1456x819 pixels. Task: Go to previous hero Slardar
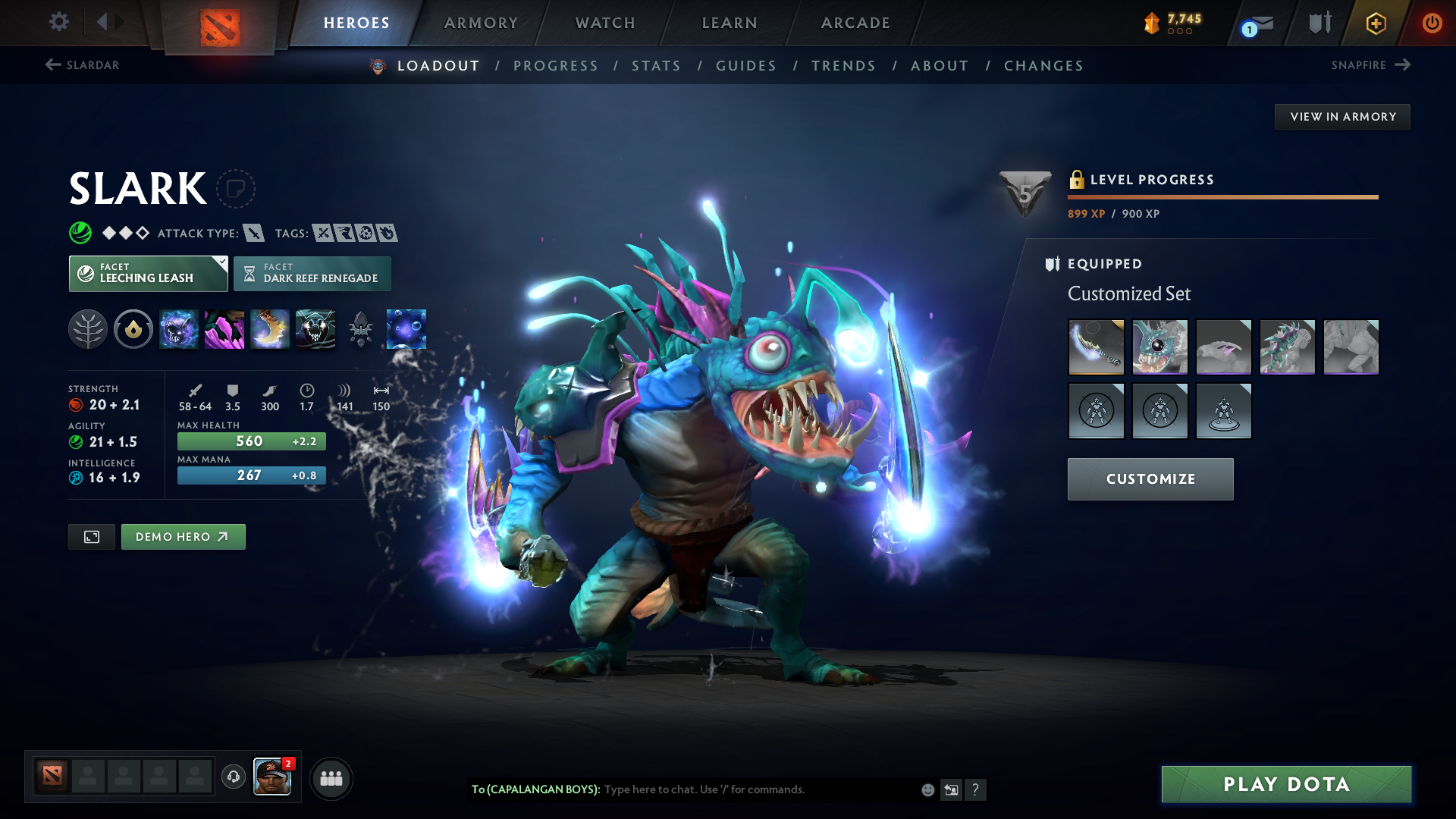[82, 65]
